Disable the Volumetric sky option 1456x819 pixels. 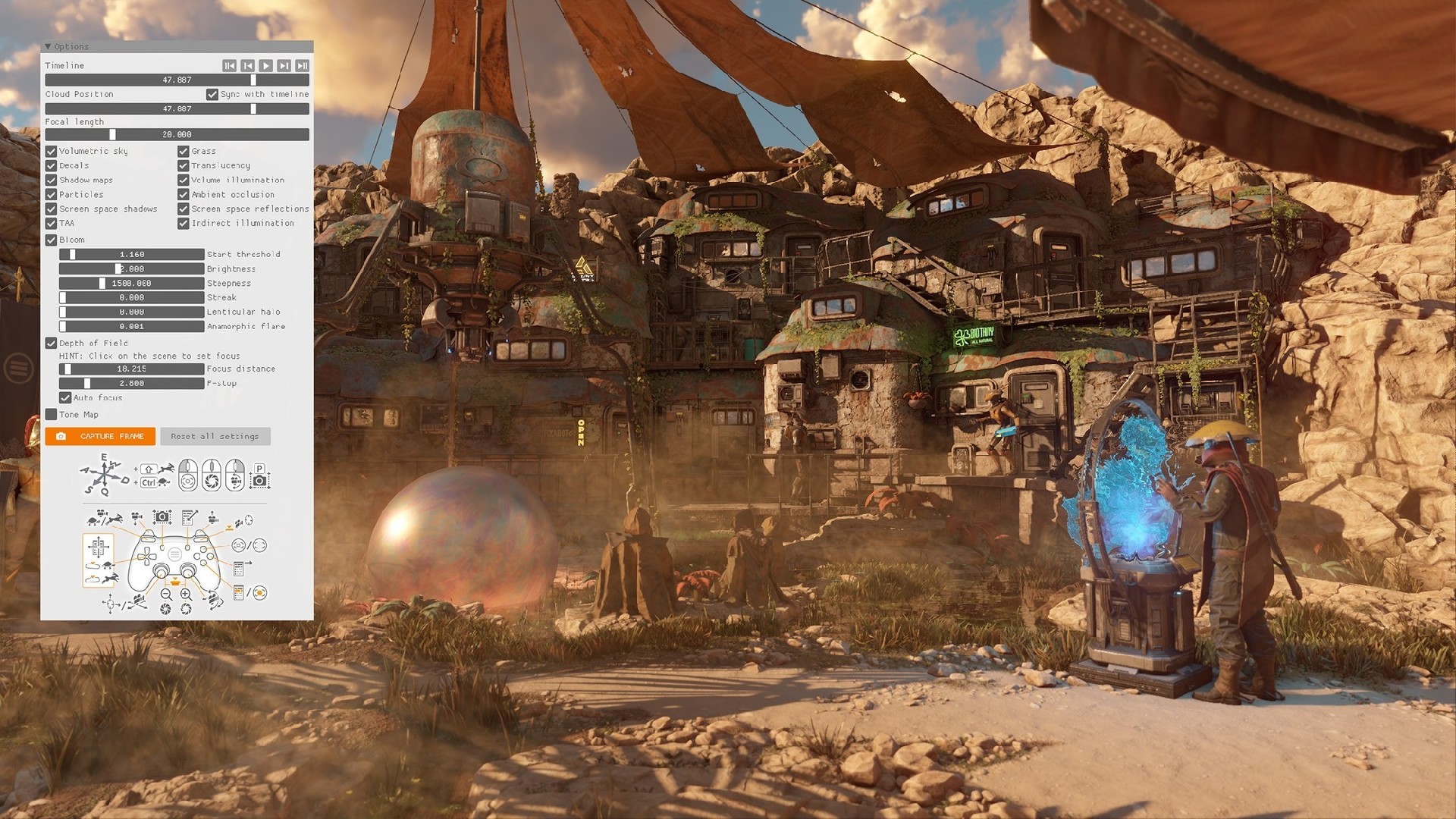[x=52, y=151]
